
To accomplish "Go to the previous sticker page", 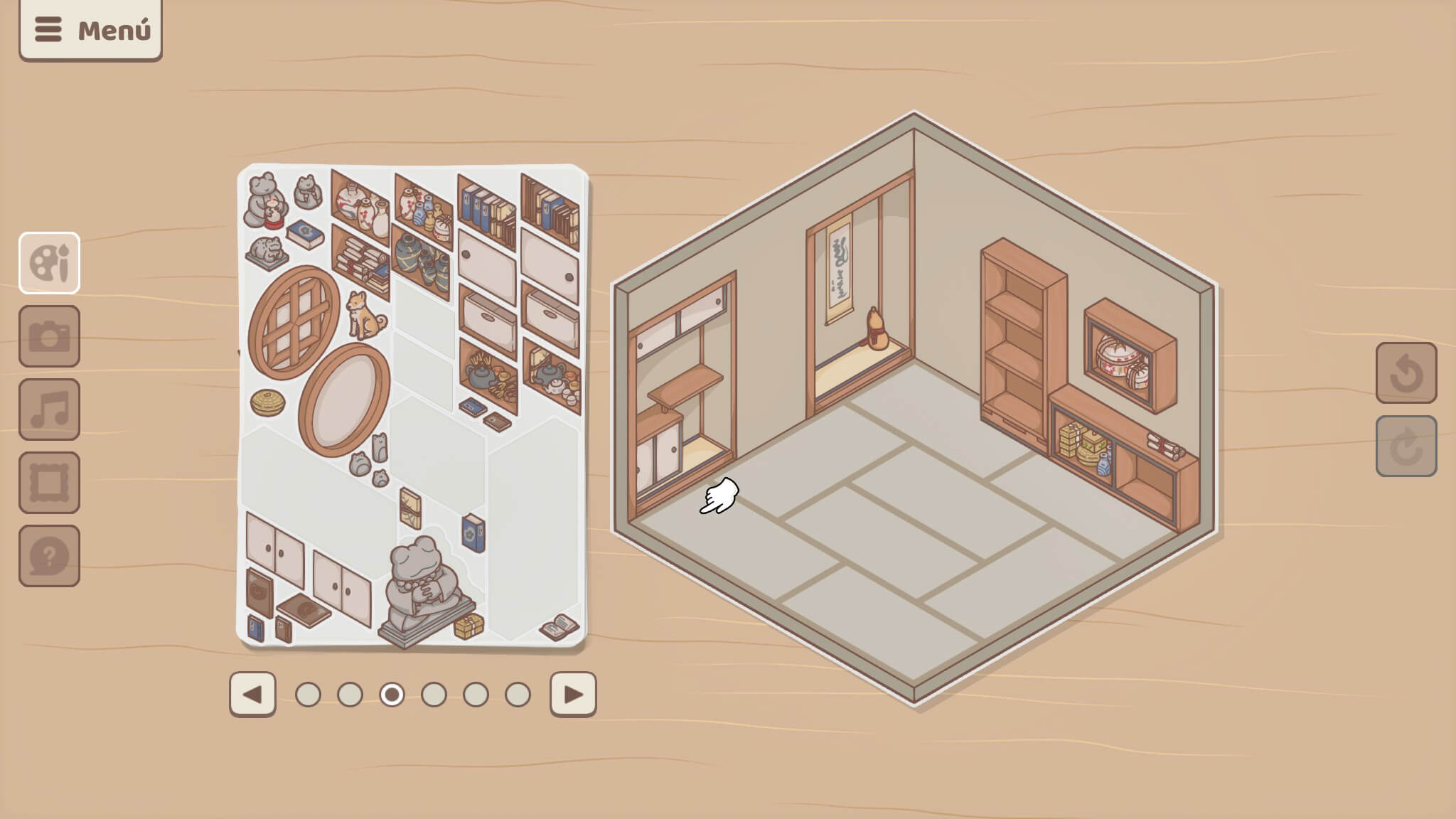I will 252,694.
